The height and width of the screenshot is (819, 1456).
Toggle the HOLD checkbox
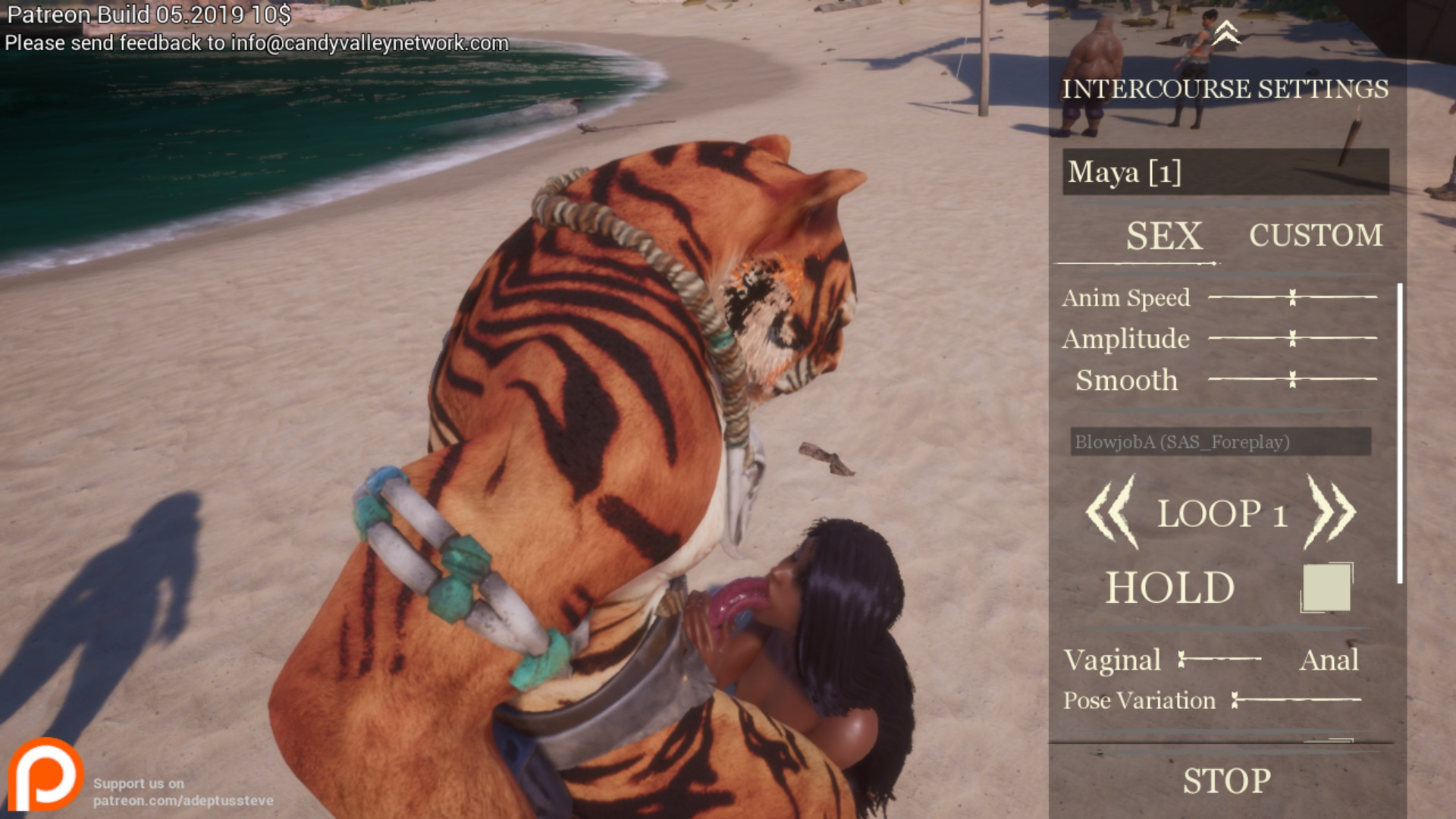1326,588
